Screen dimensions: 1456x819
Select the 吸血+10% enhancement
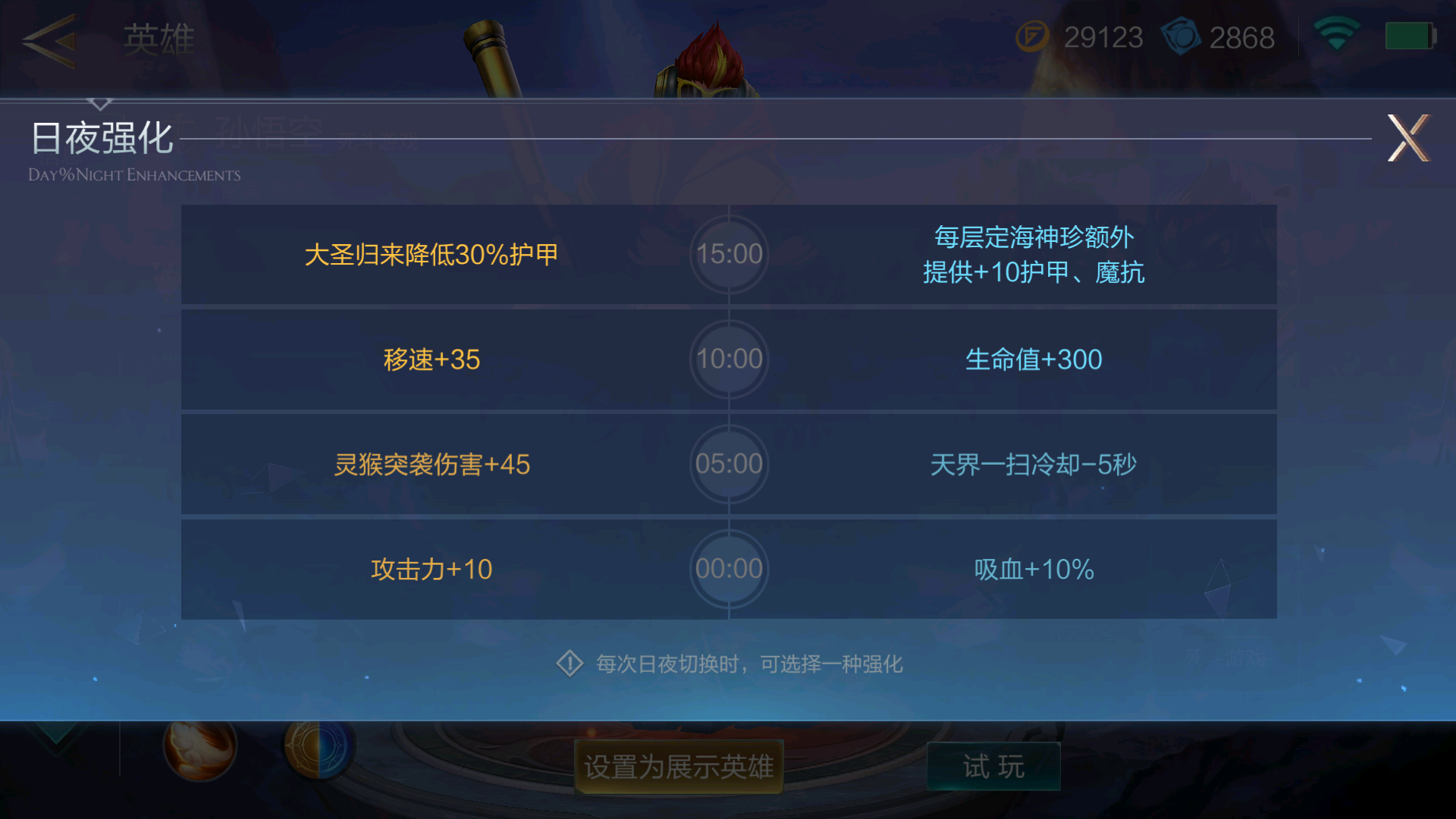coord(1034,569)
